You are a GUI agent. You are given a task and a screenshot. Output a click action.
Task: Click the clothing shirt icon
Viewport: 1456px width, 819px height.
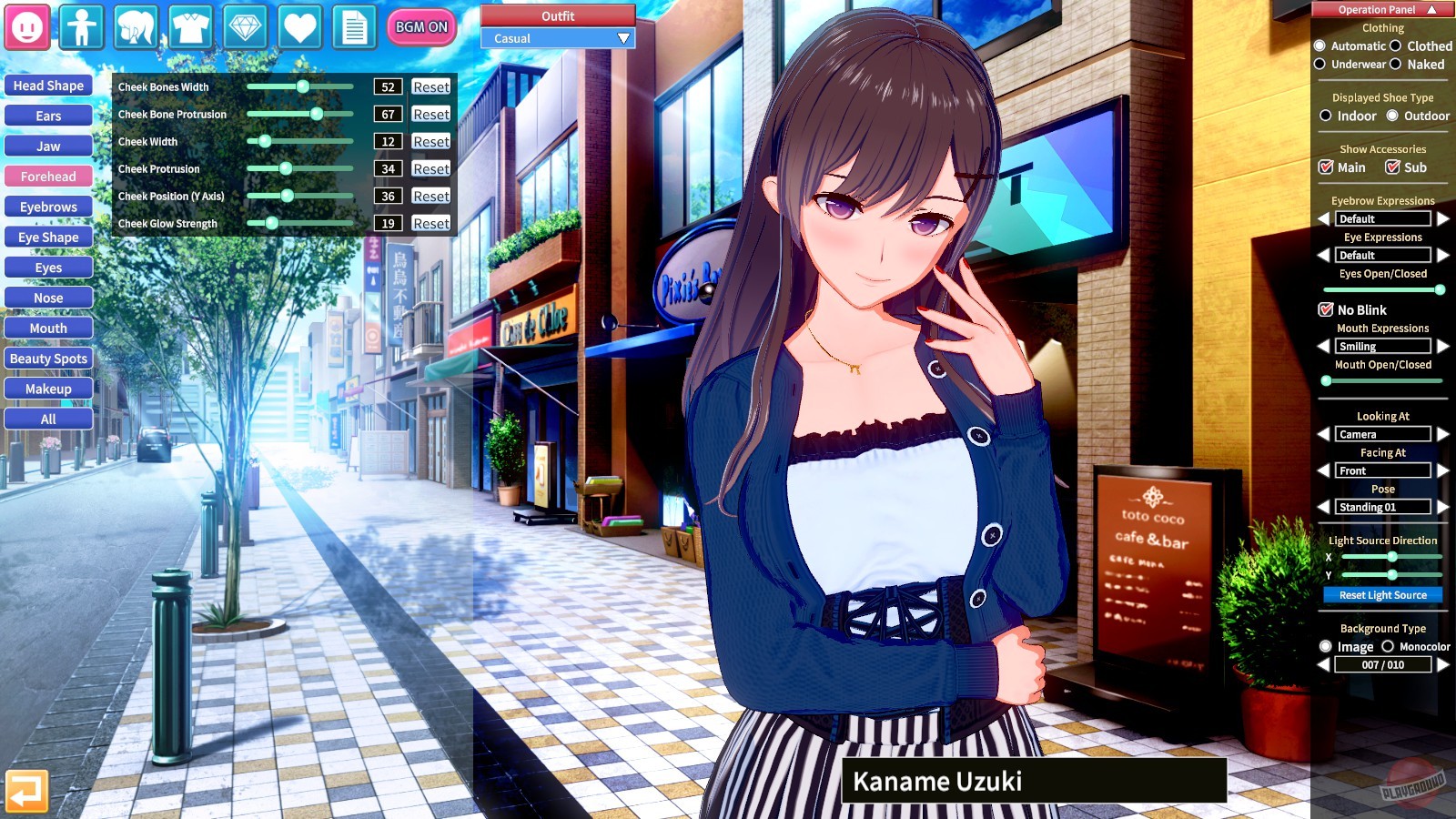pyautogui.click(x=191, y=27)
